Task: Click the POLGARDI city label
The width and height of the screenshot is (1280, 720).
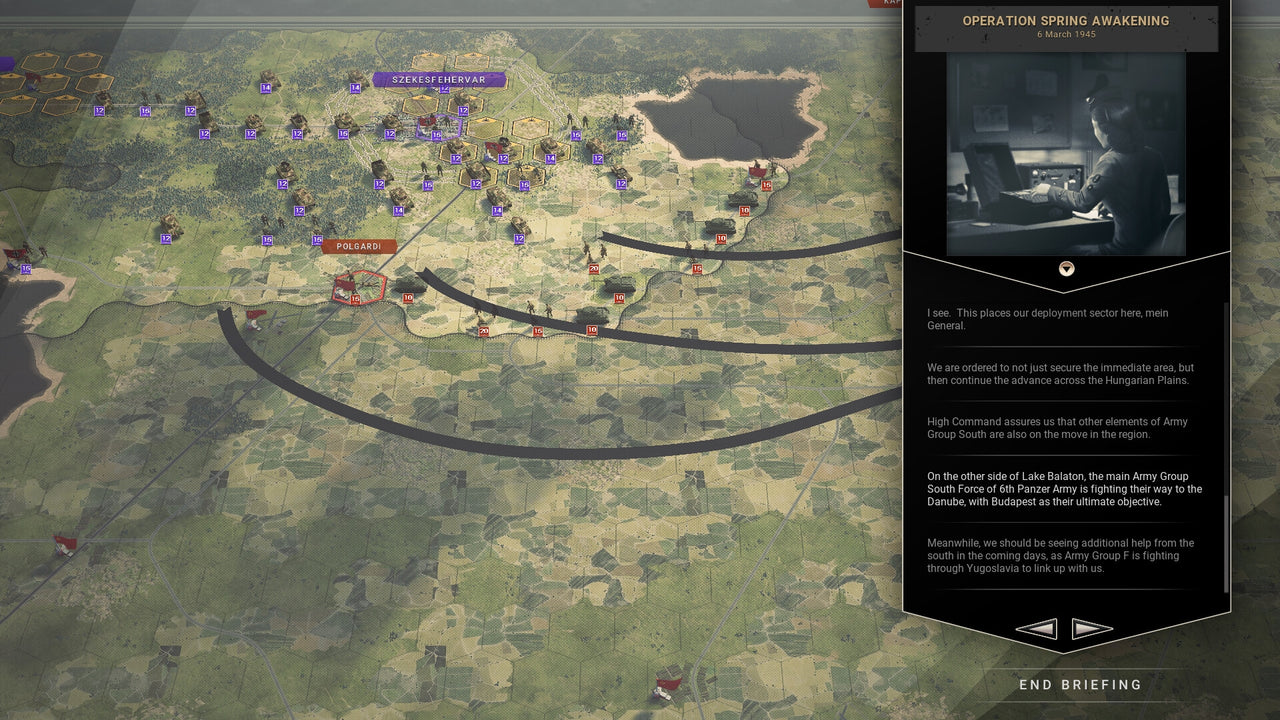Action: point(358,244)
